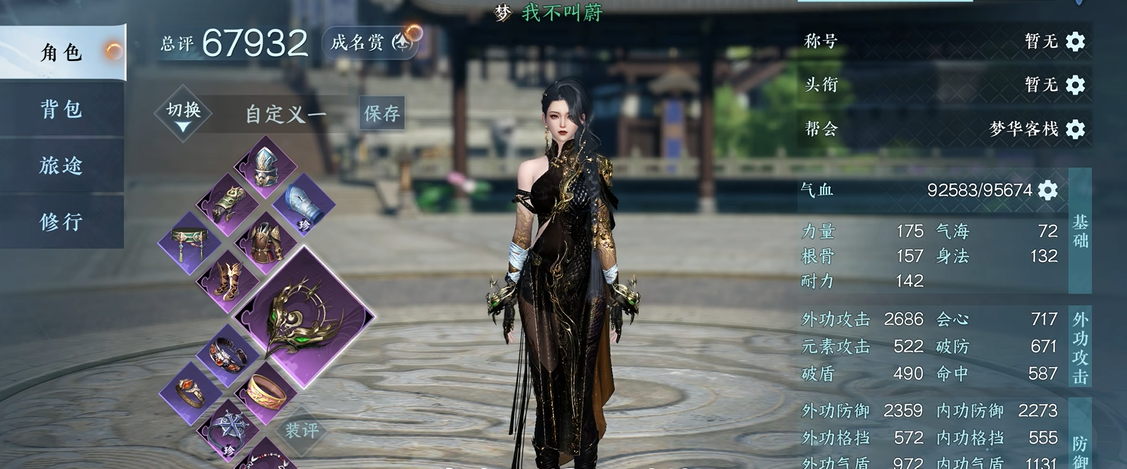This screenshot has height=469, width=1127.
Task: Click the 切换 loadout switch button
Action: click(183, 113)
